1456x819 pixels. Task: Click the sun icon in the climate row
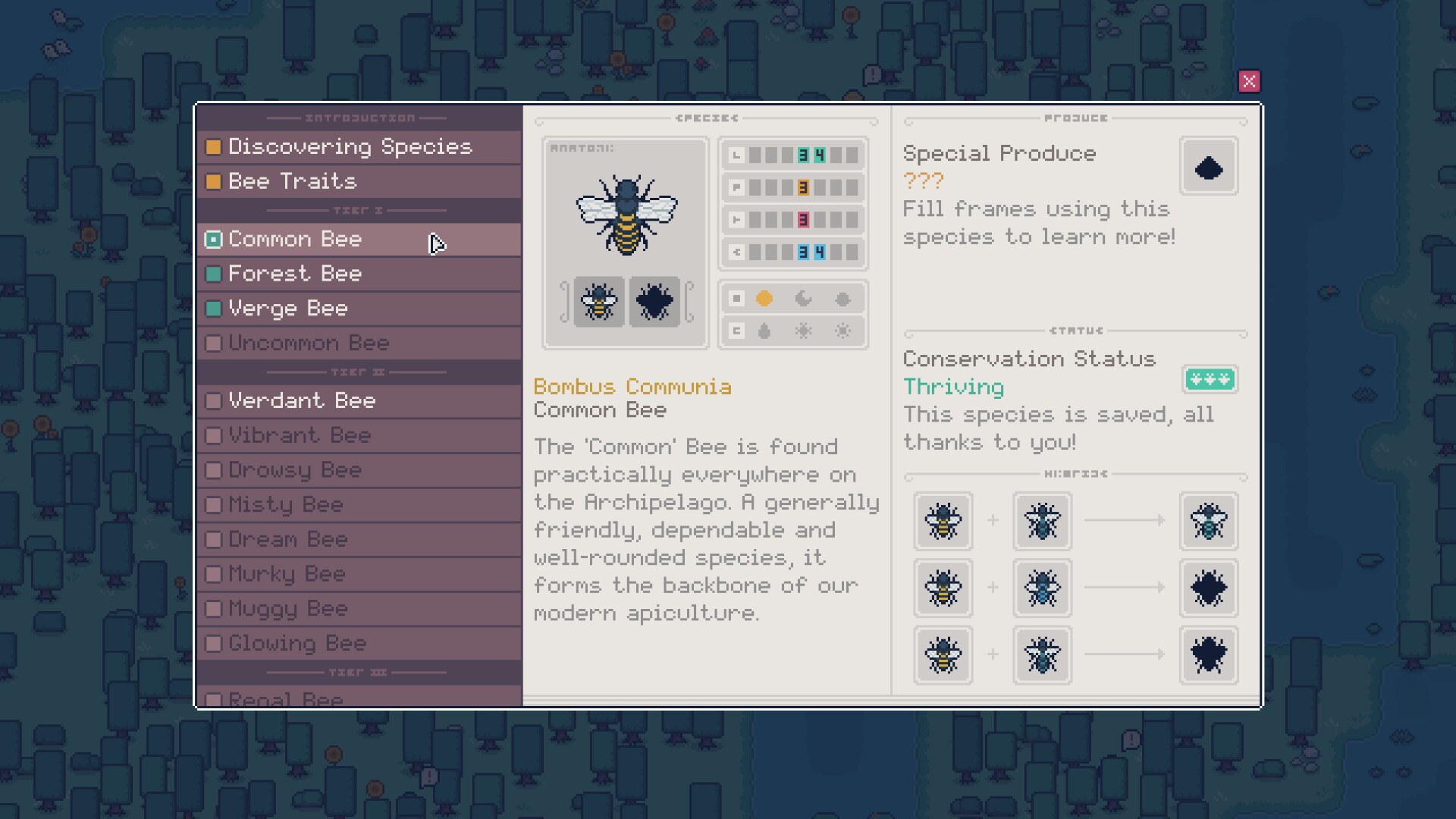point(765,299)
